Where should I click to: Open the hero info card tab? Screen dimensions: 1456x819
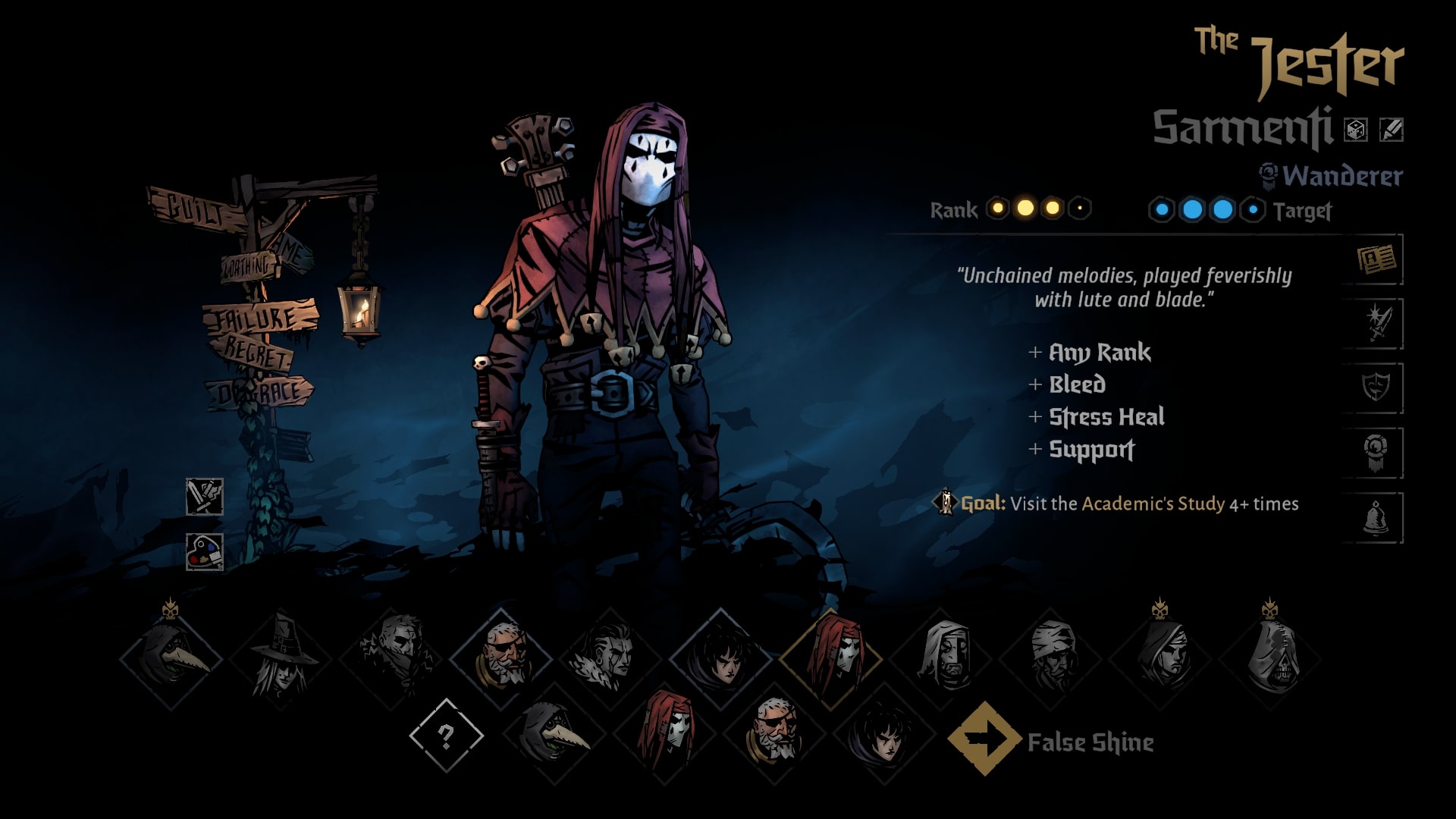point(1376,260)
